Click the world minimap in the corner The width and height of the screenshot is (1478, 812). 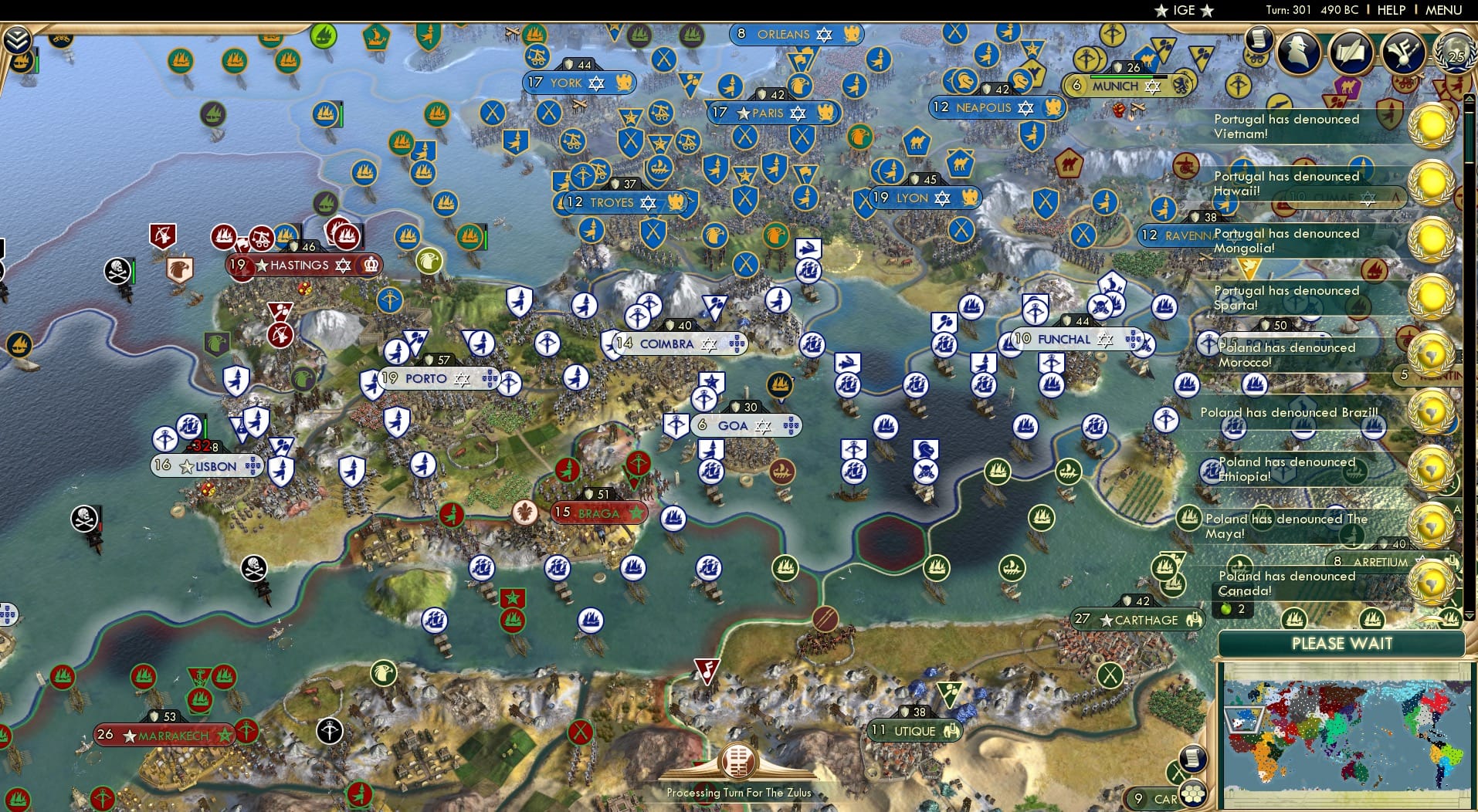point(1347,733)
